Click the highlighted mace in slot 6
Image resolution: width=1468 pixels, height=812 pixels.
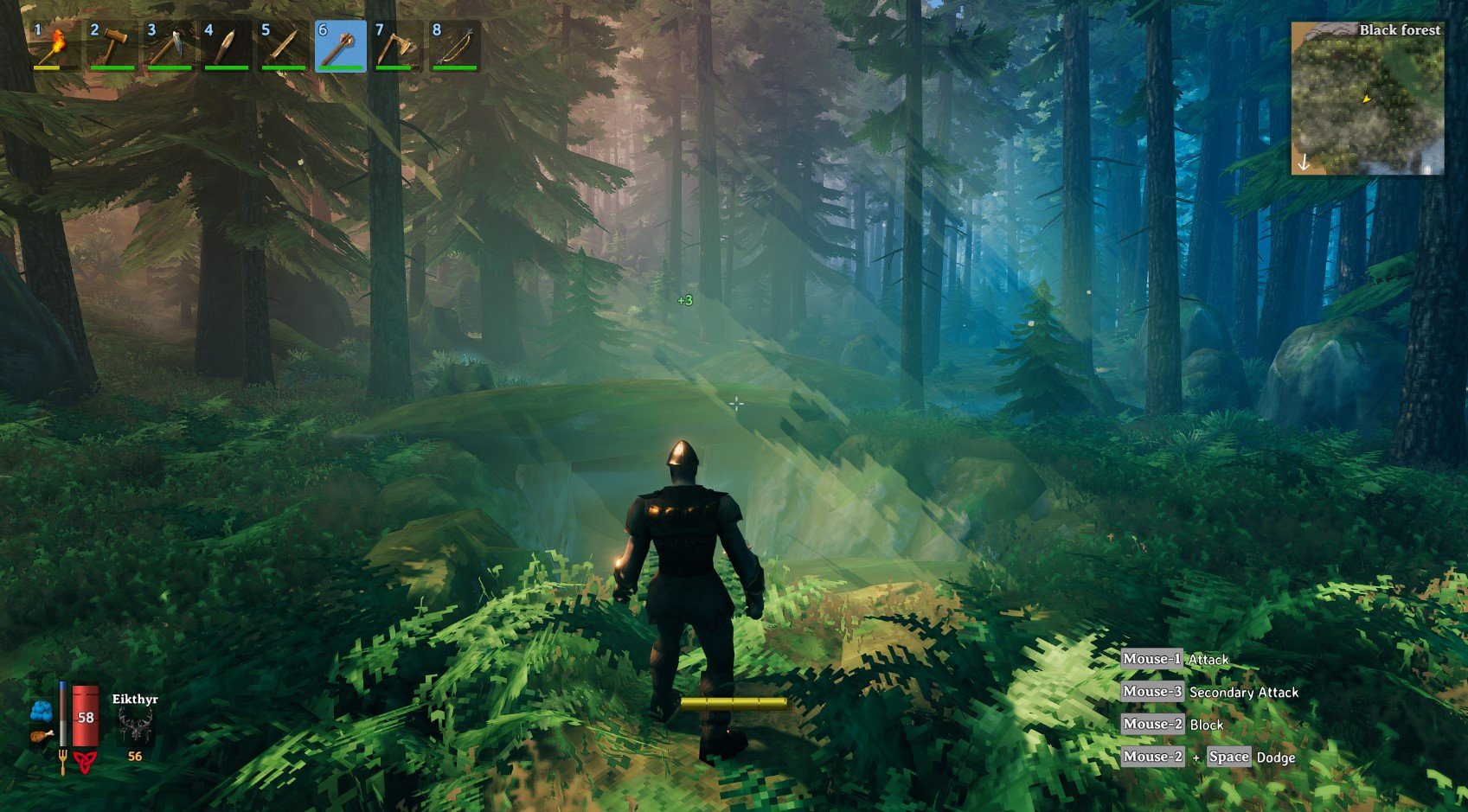pos(340,47)
